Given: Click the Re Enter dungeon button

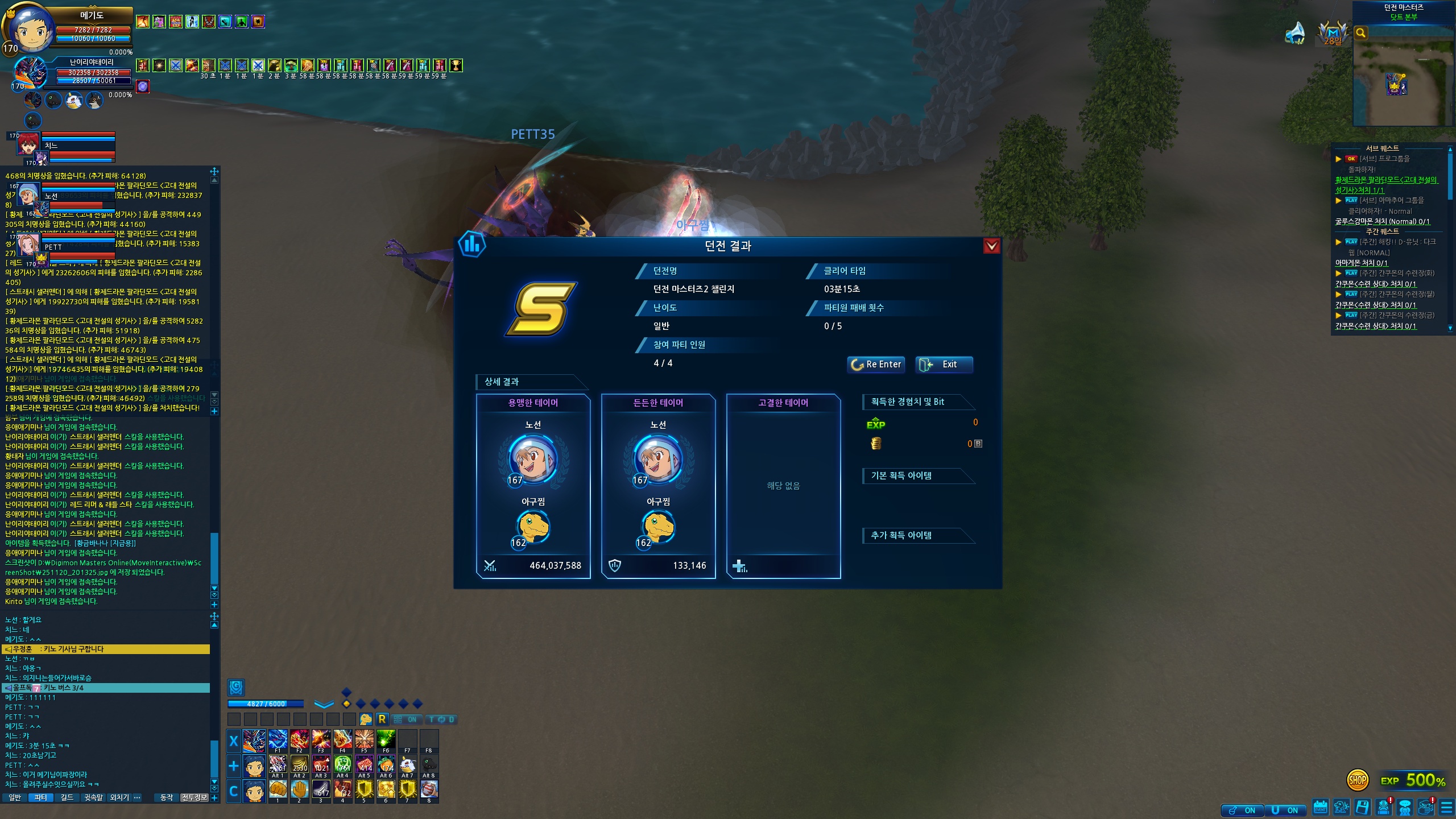Looking at the screenshot, I should pyautogui.click(x=876, y=365).
